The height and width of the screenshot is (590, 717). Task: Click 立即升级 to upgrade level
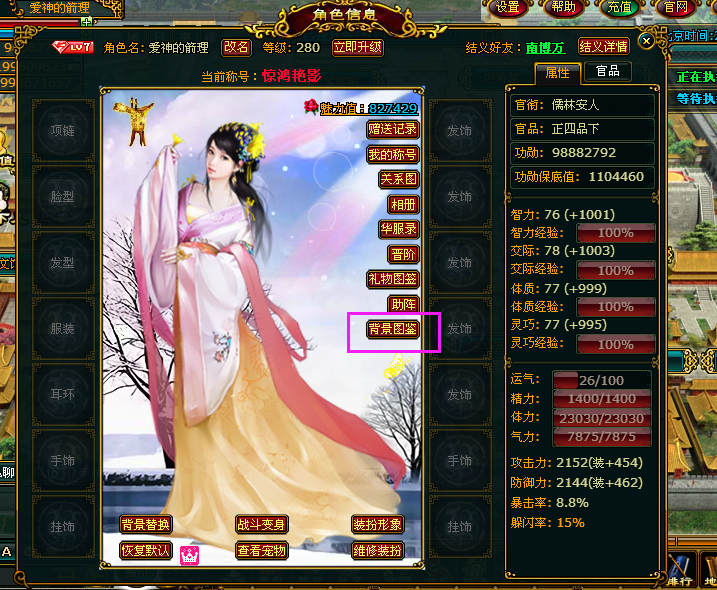[x=357, y=47]
